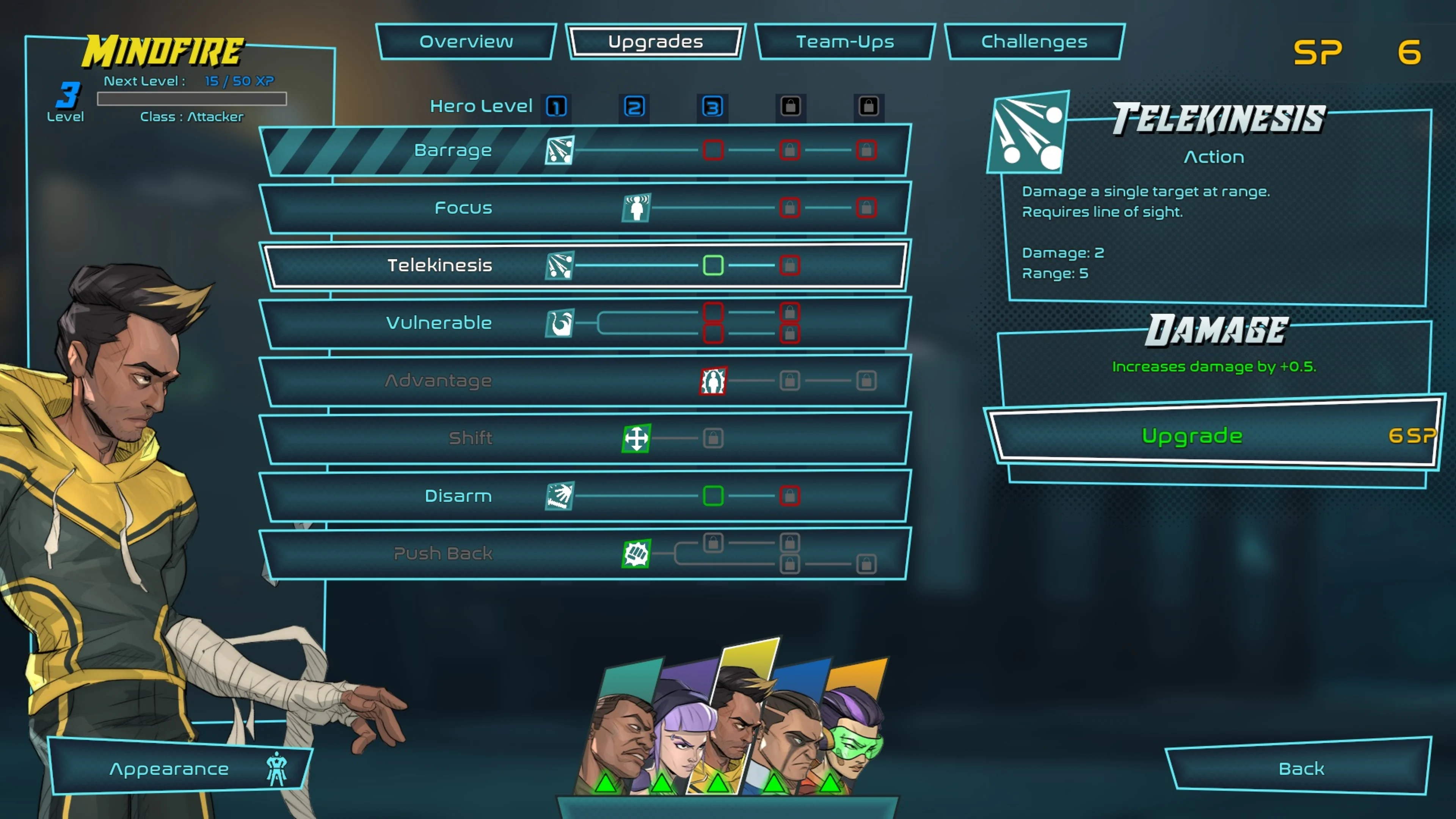Image resolution: width=1456 pixels, height=819 pixels.
Task: Select the red locked node on Barrage row
Action: (x=713, y=150)
